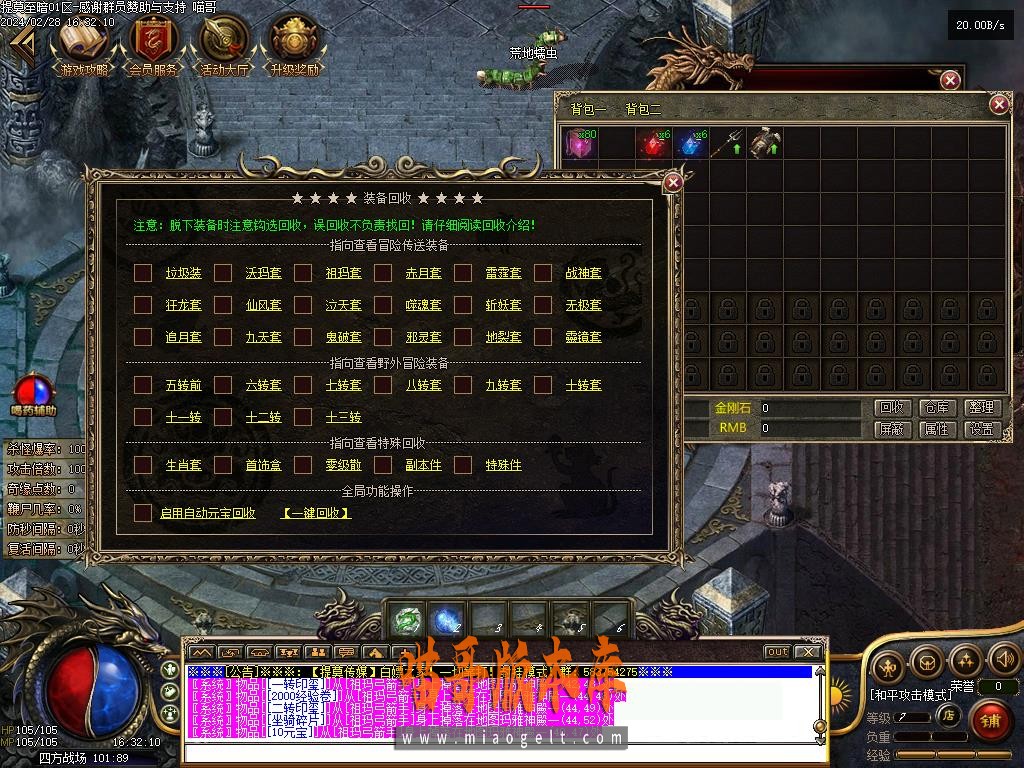Open the 升级奖励 level-up reward icon

tap(294, 46)
